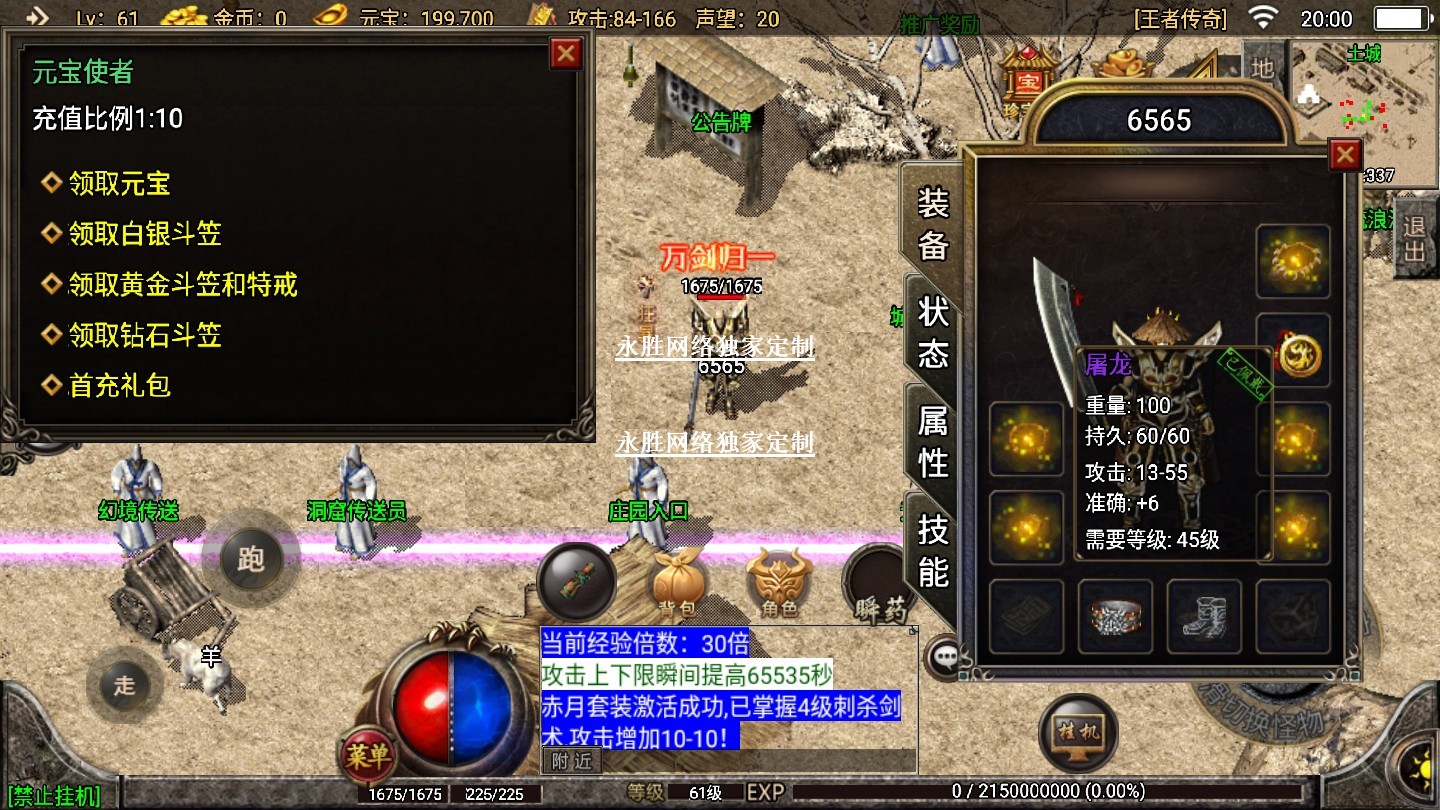Viewport: 1440px width, 810px height.
Task: Choose 领取黄金斗笠和特戒 option
Action: tap(182, 285)
